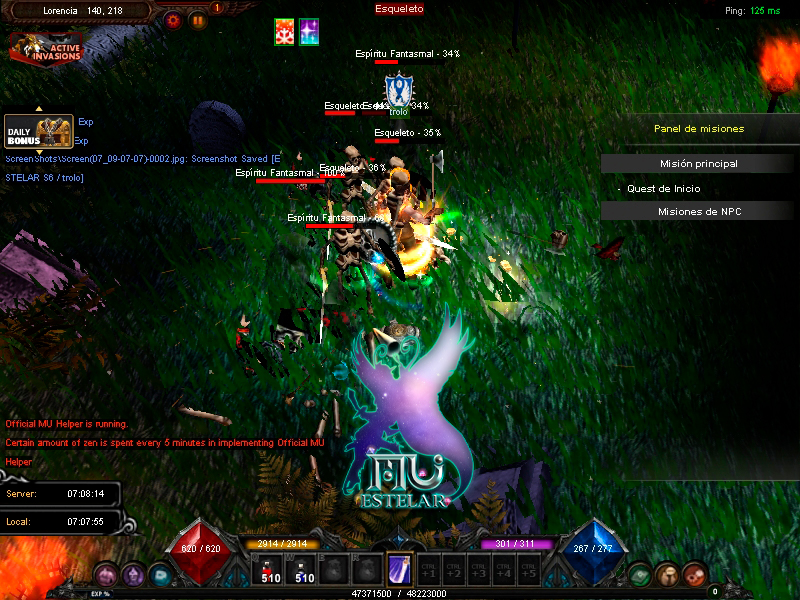Viewport: 800px width, 600px height.
Task: Click the purple round menu button
Action: [x=133, y=574]
